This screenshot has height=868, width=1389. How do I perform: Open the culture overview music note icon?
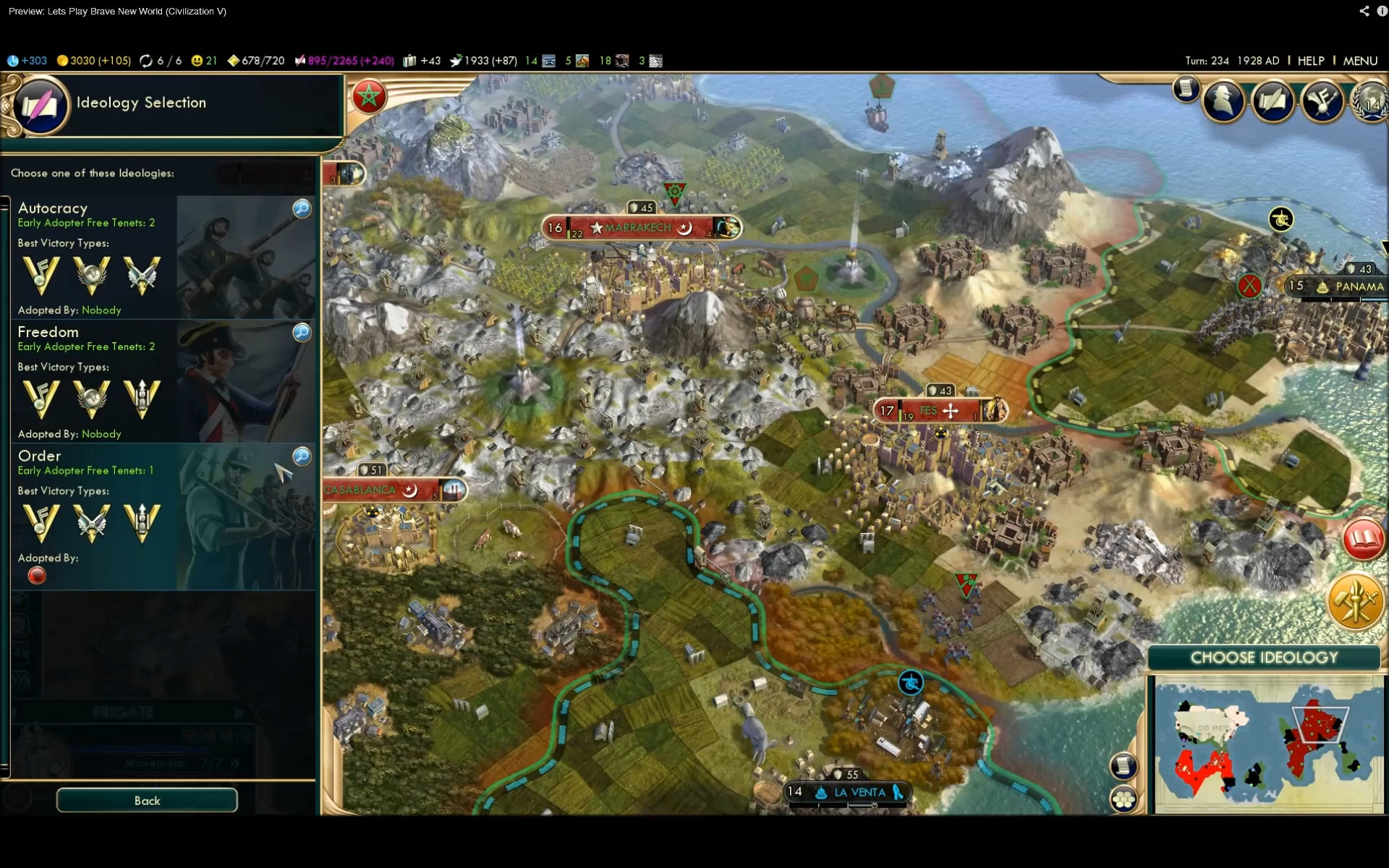click(1322, 101)
